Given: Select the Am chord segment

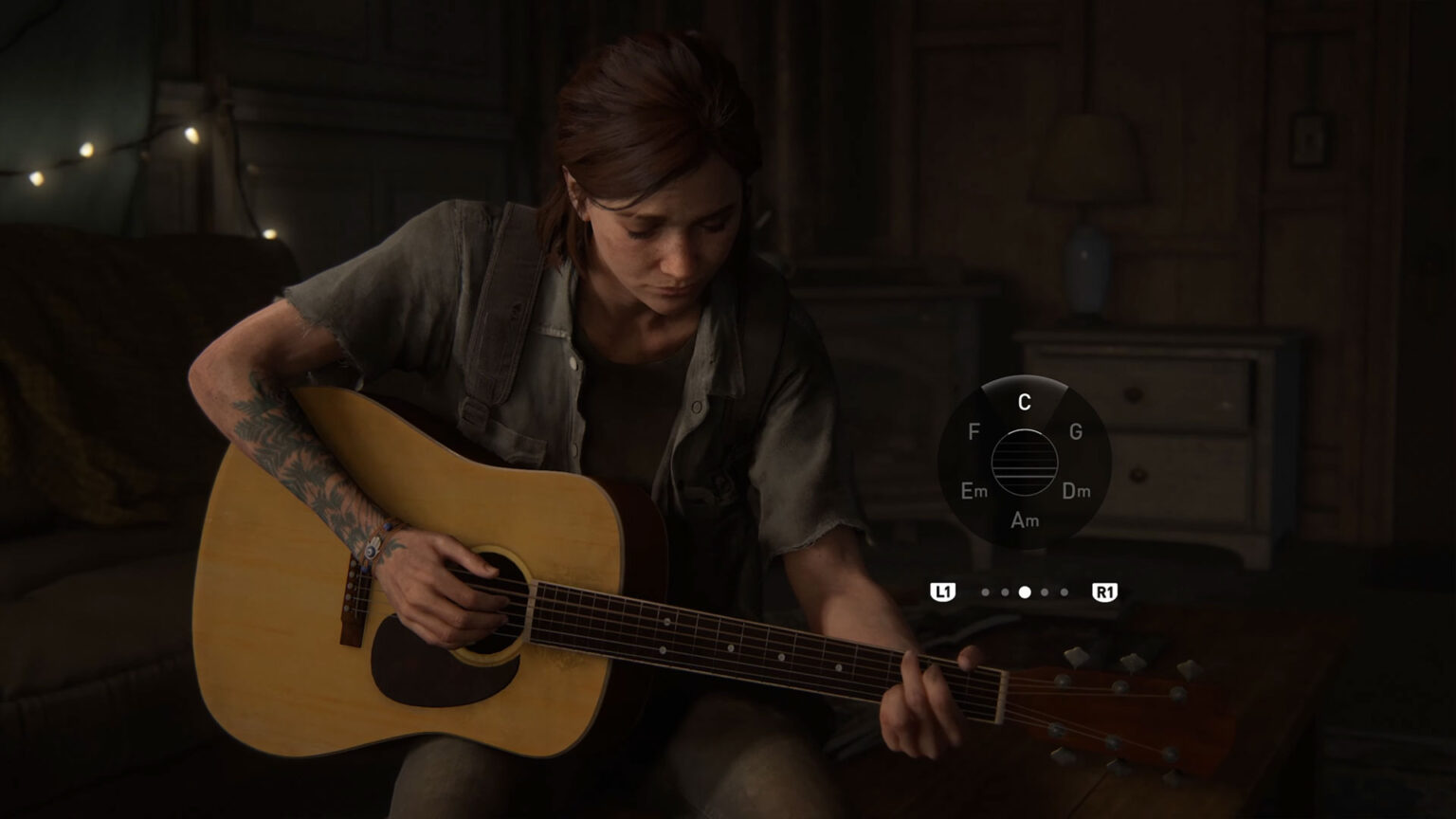Looking at the screenshot, I should (x=1024, y=520).
